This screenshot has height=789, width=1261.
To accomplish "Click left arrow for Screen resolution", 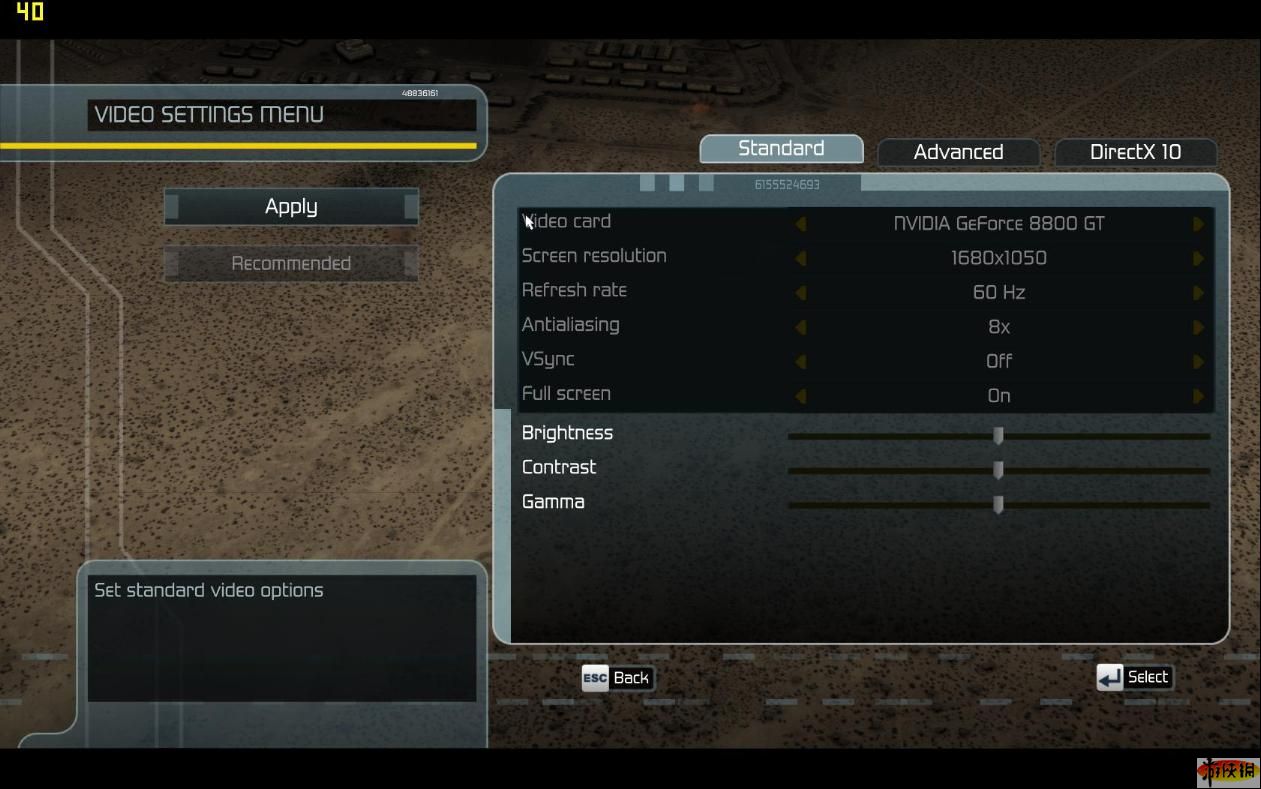I will [x=800, y=258].
